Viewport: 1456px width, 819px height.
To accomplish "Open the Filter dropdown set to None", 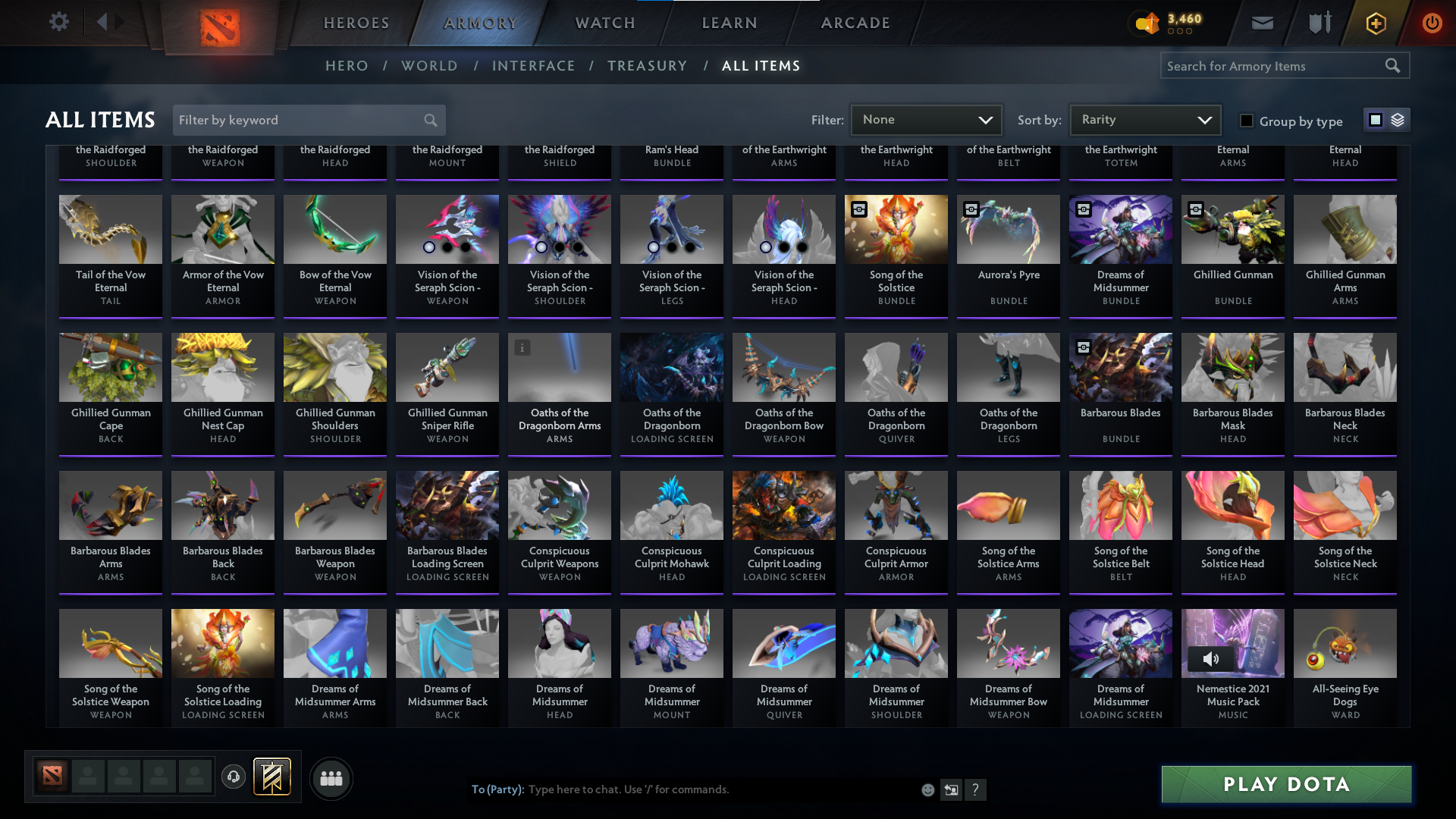I will pyautogui.click(x=926, y=120).
